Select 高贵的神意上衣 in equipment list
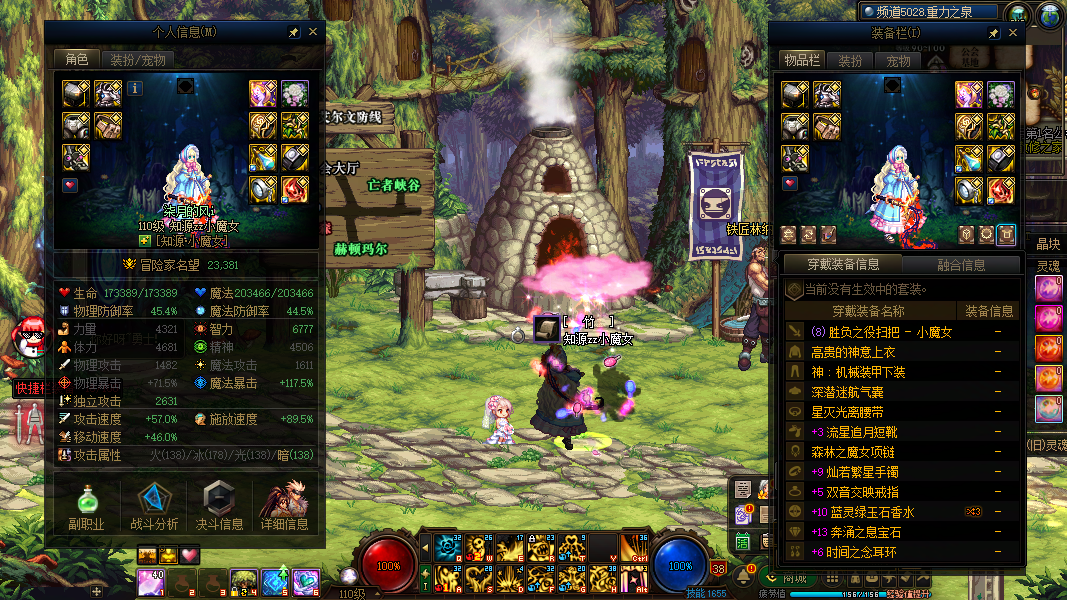 [x=853, y=352]
